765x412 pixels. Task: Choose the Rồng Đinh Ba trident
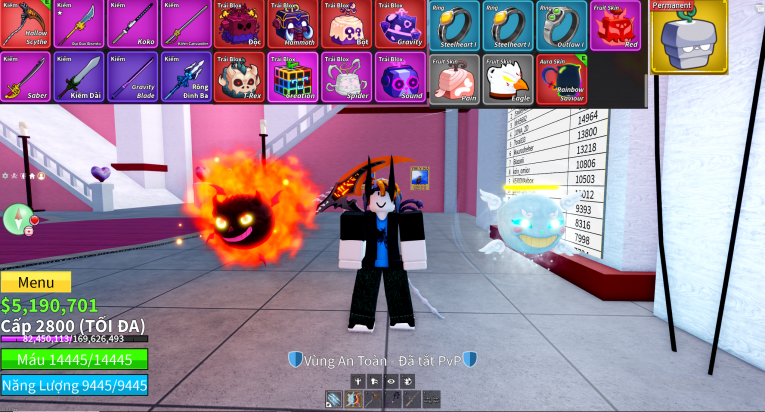[x=186, y=77]
